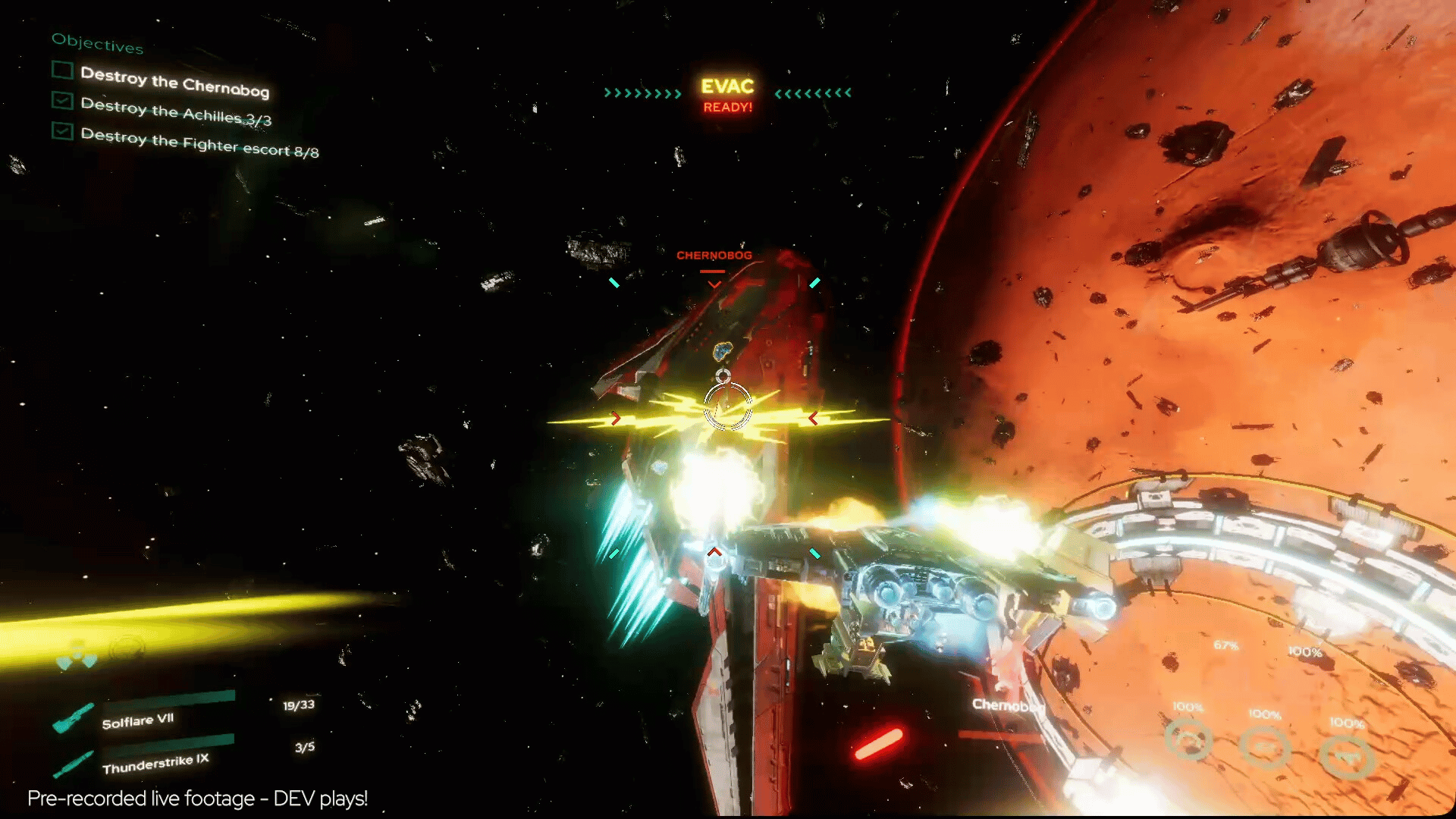Viewport: 1456px width, 819px height.
Task: Click the EVAC READY indicator
Action: point(727,96)
